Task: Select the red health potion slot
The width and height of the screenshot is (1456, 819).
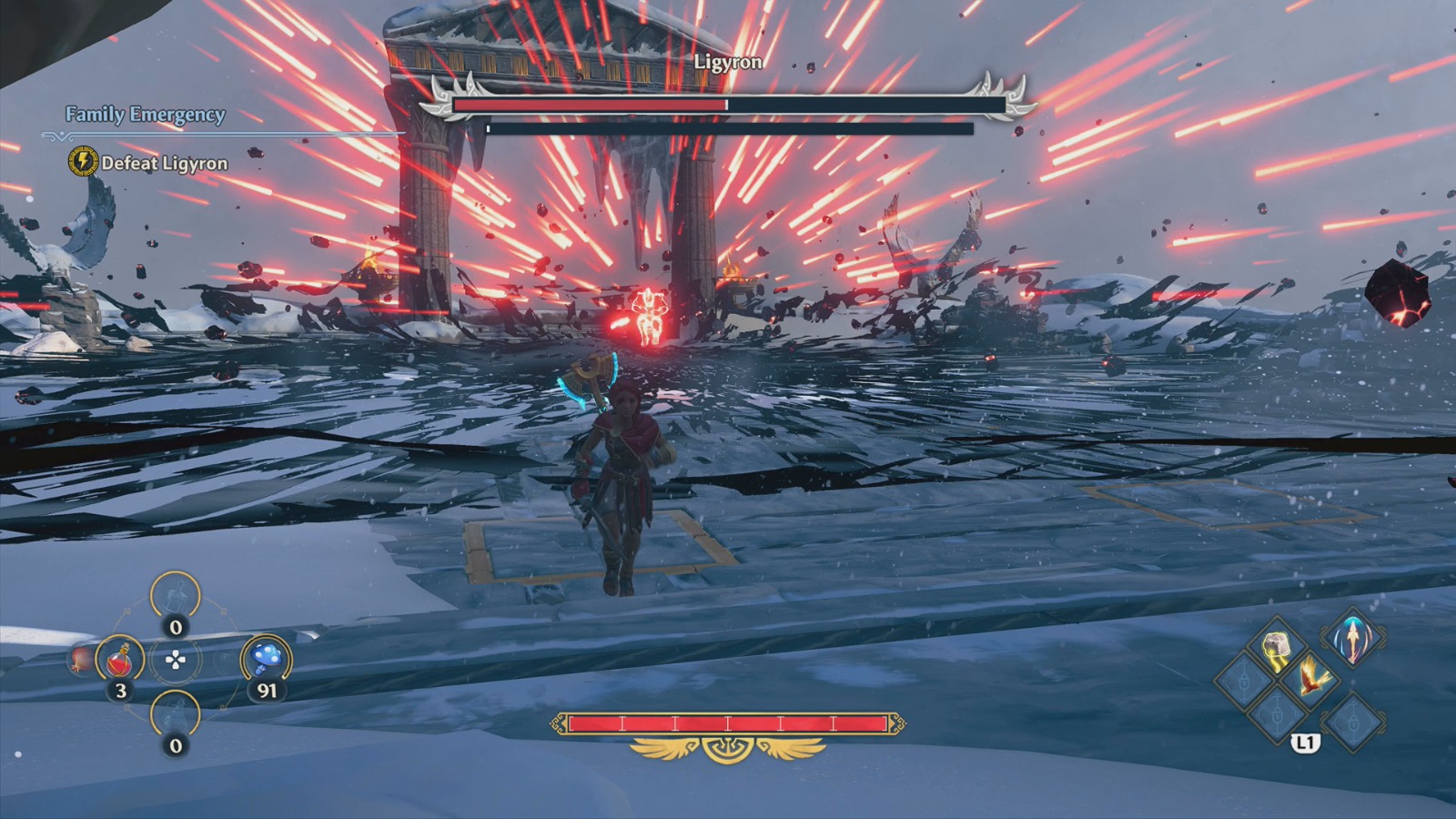Action: coord(120,659)
